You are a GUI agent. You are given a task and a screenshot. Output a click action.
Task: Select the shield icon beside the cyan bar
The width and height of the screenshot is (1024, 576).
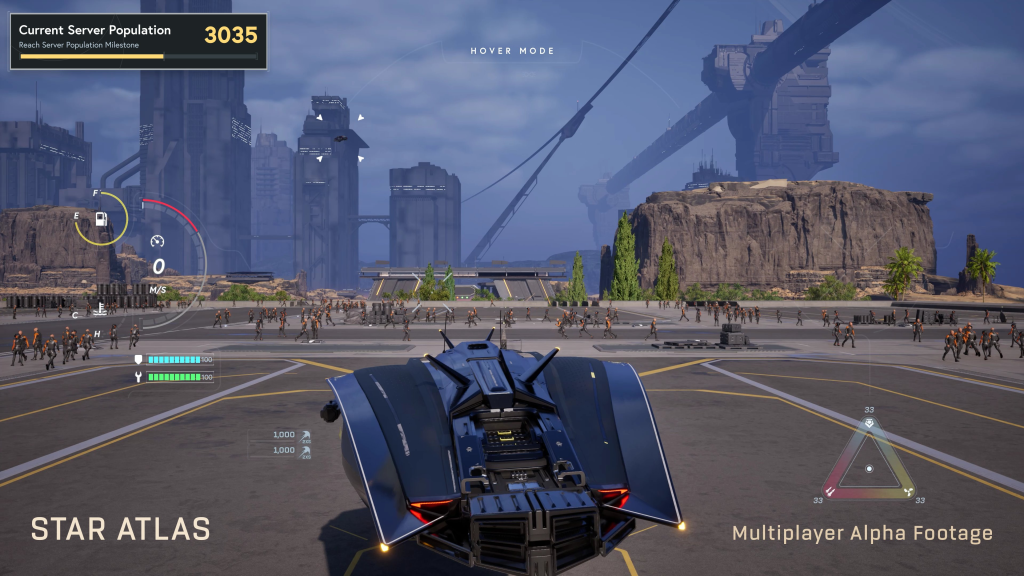click(x=138, y=359)
